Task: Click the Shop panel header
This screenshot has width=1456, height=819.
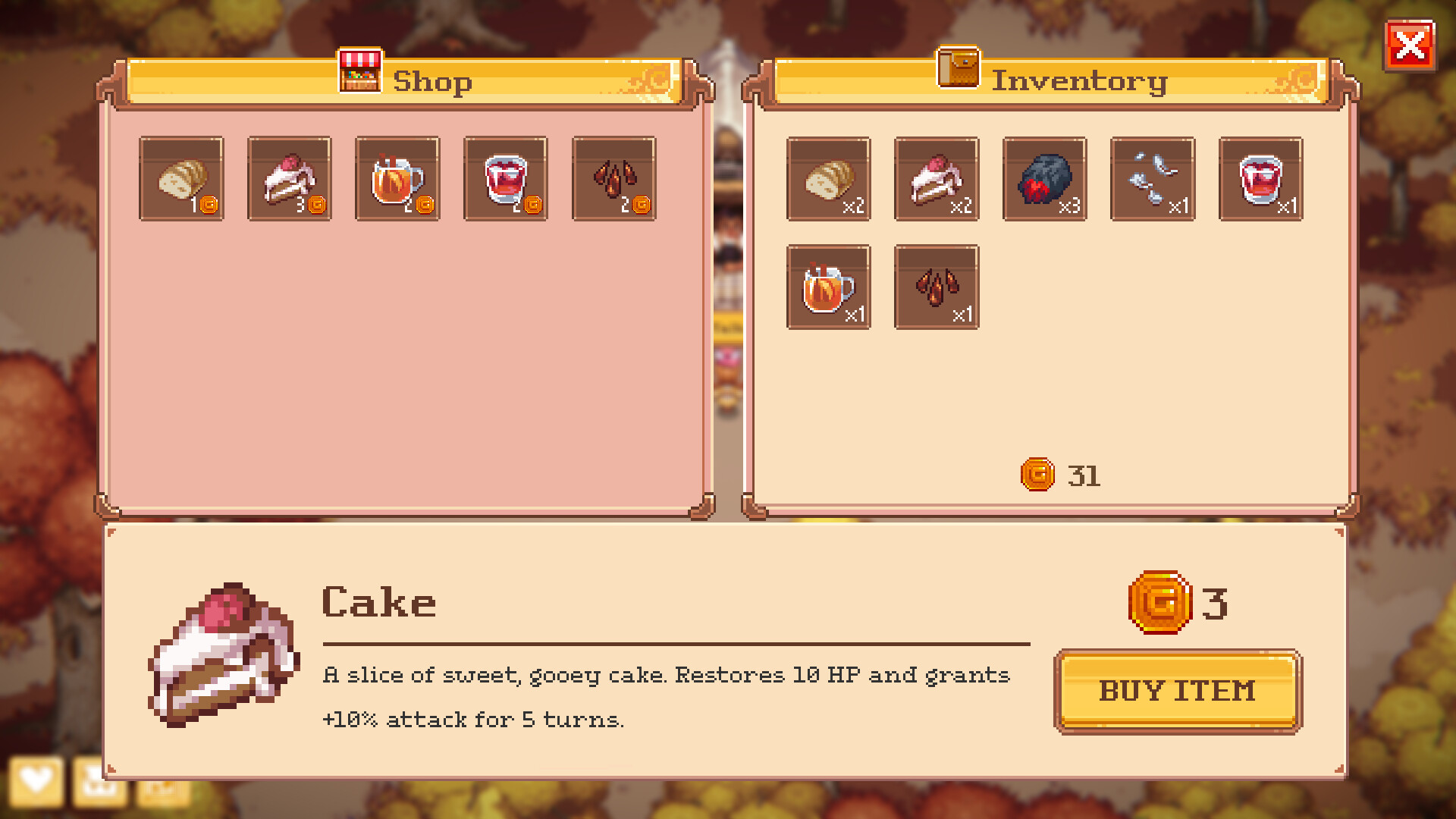Action: (433, 81)
